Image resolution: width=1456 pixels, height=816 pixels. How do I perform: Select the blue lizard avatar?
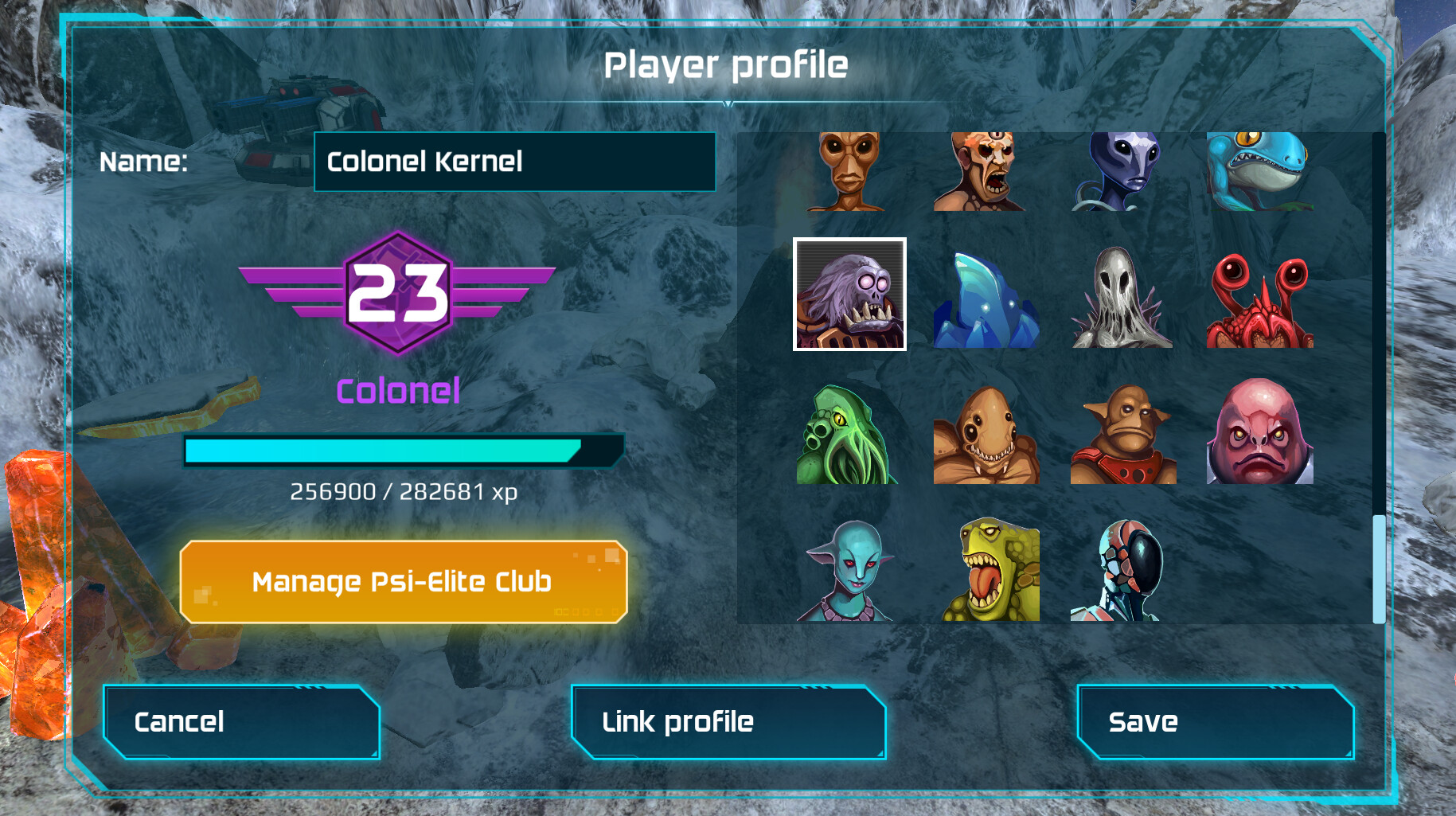(x=1259, y=170)
